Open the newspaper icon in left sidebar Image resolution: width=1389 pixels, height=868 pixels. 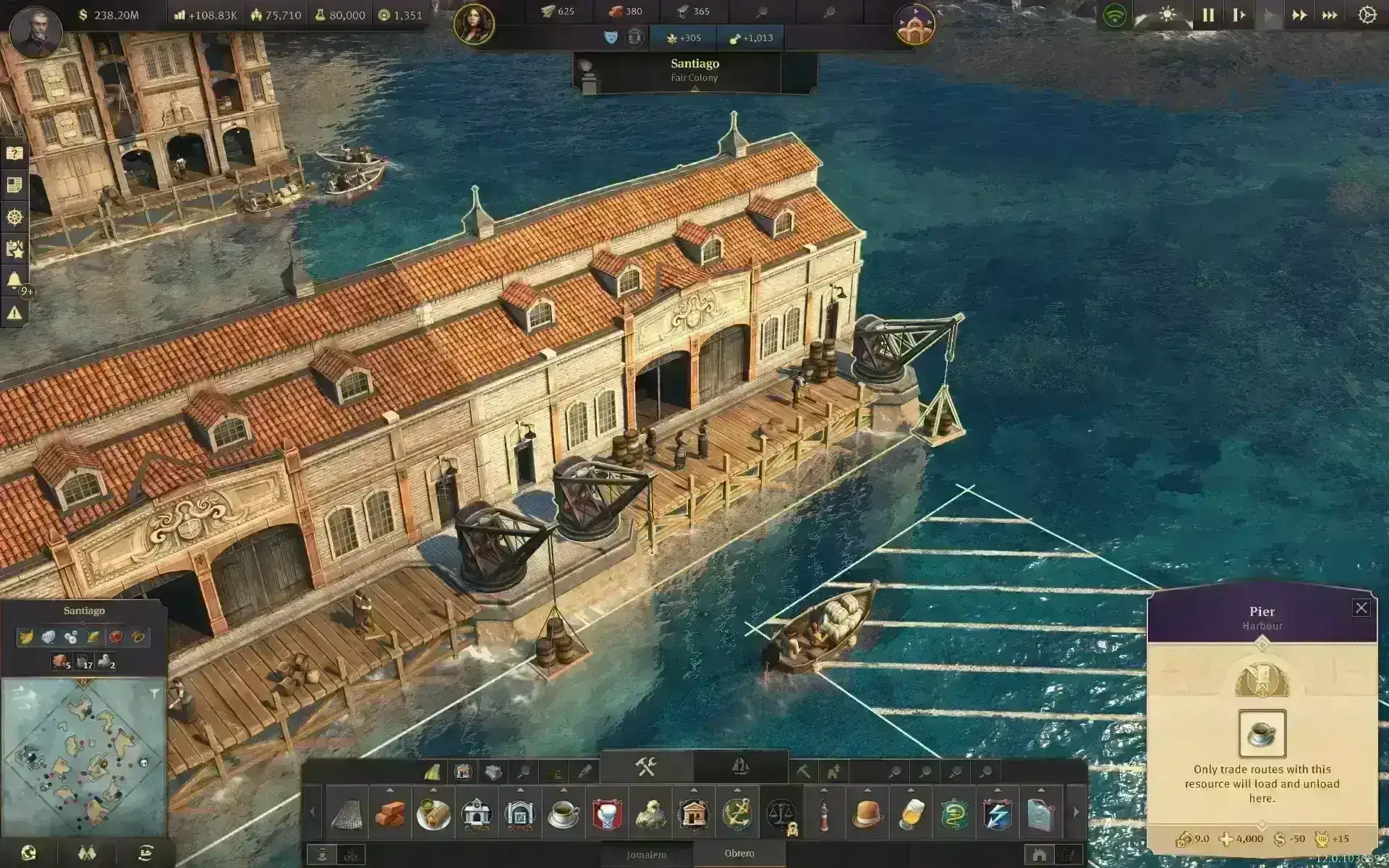(x=14, y=184)
